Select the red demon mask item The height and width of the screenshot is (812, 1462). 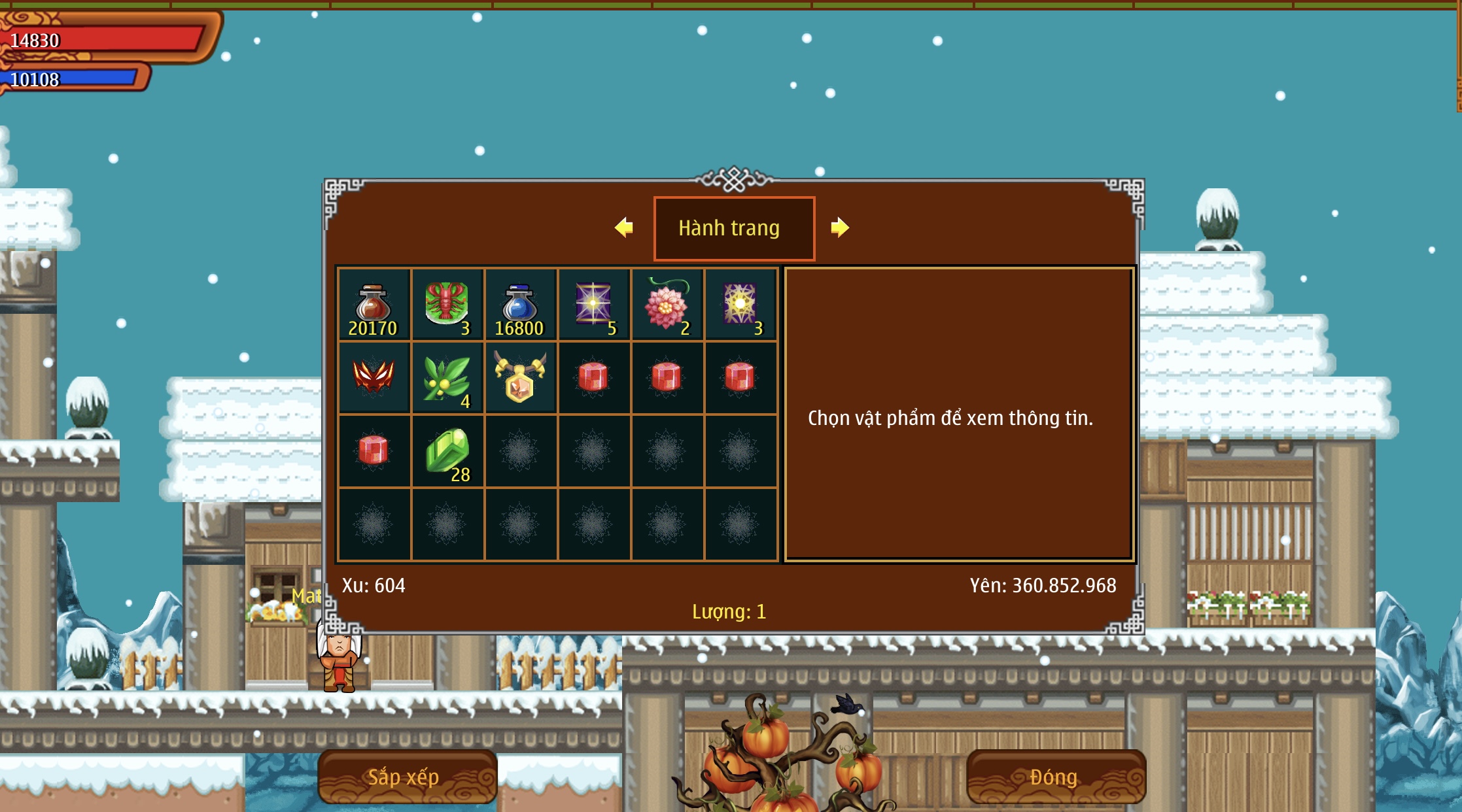[x=374, y=378]
